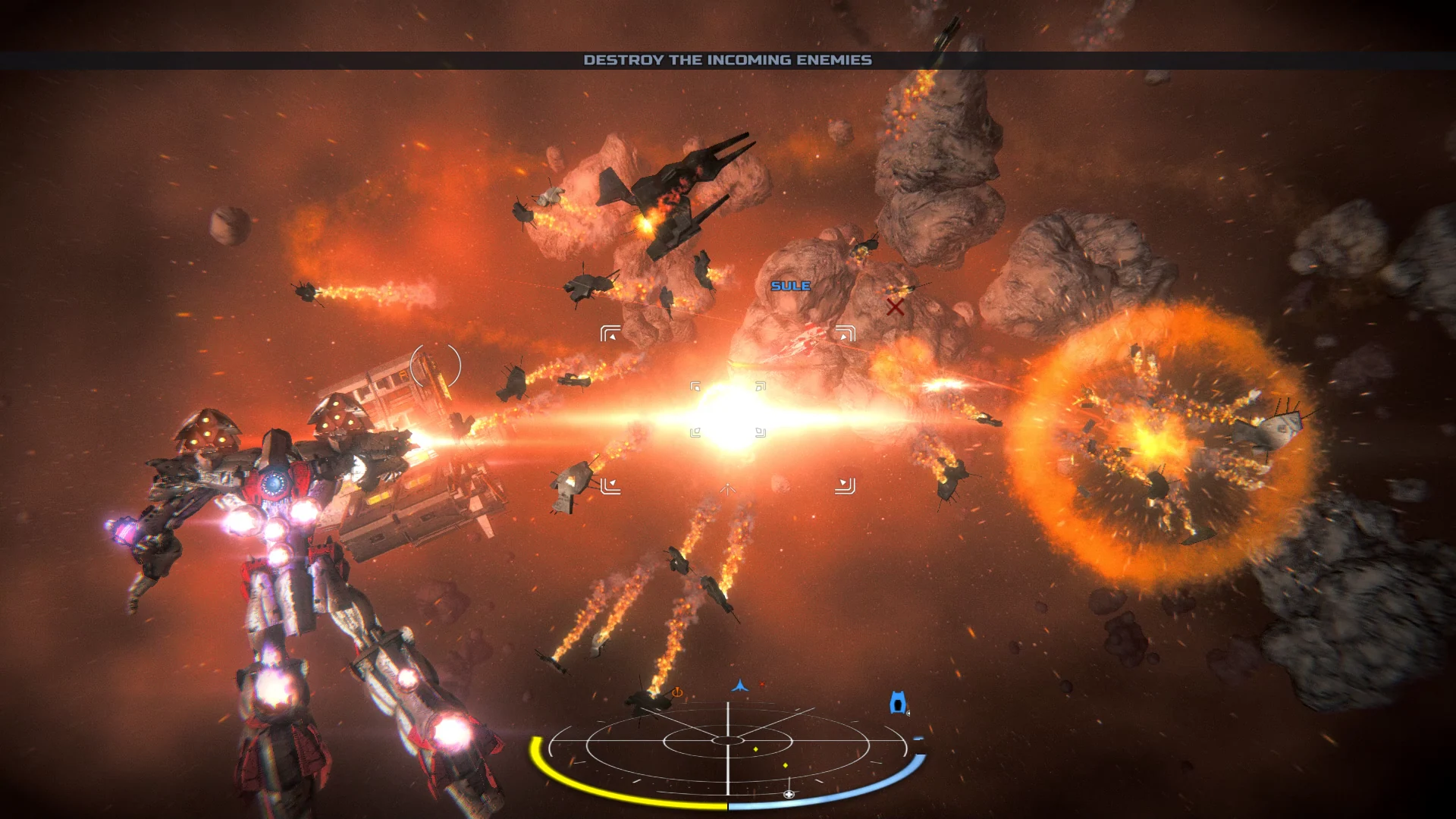1456x819 pixels.
Task: Click the upward arrow indicator below the center reticle
Action: [x=728, y=490]
